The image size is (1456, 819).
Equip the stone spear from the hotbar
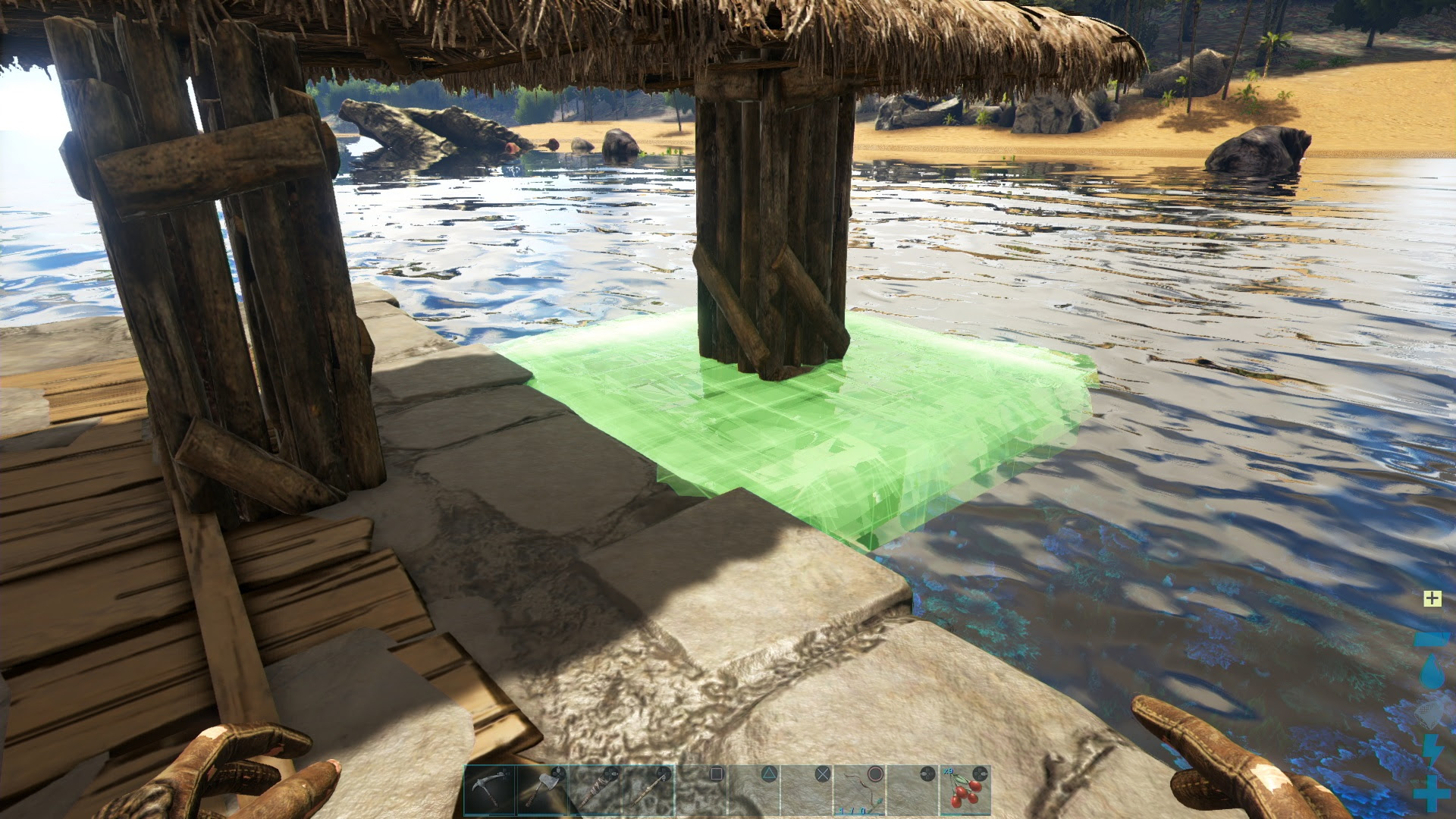coord(648,789)
